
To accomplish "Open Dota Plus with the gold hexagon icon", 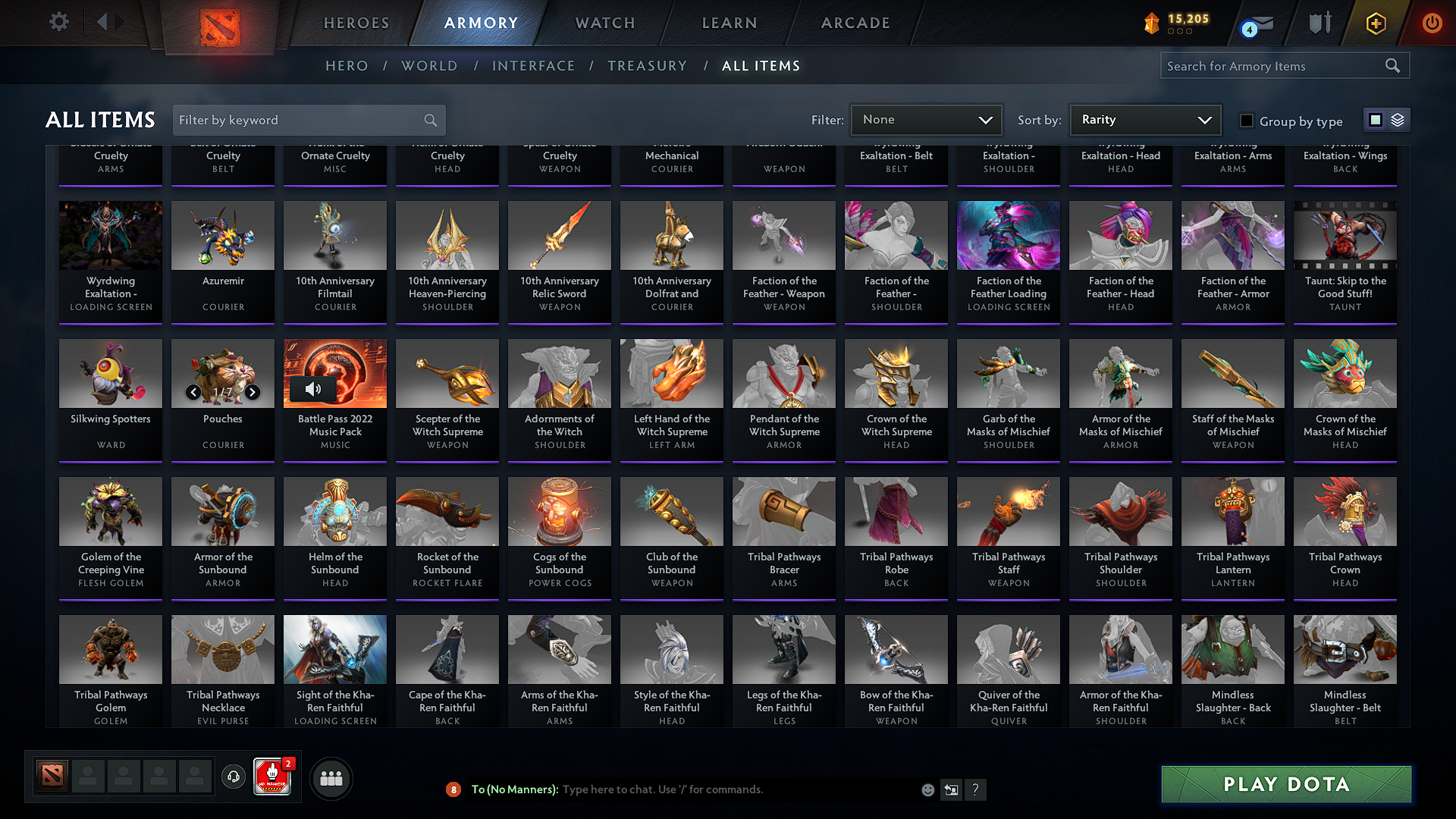I will point(1375,24).
